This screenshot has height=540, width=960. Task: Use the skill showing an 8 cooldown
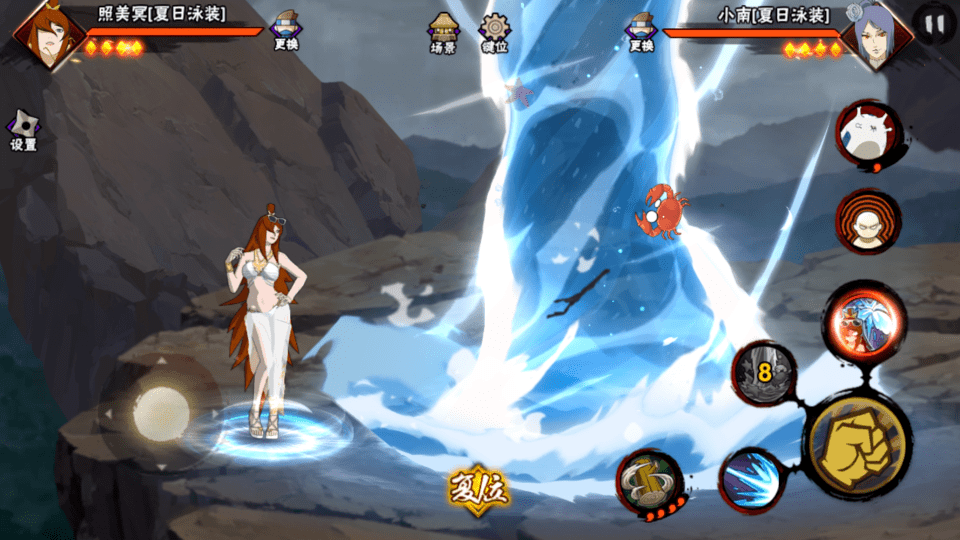764,373
